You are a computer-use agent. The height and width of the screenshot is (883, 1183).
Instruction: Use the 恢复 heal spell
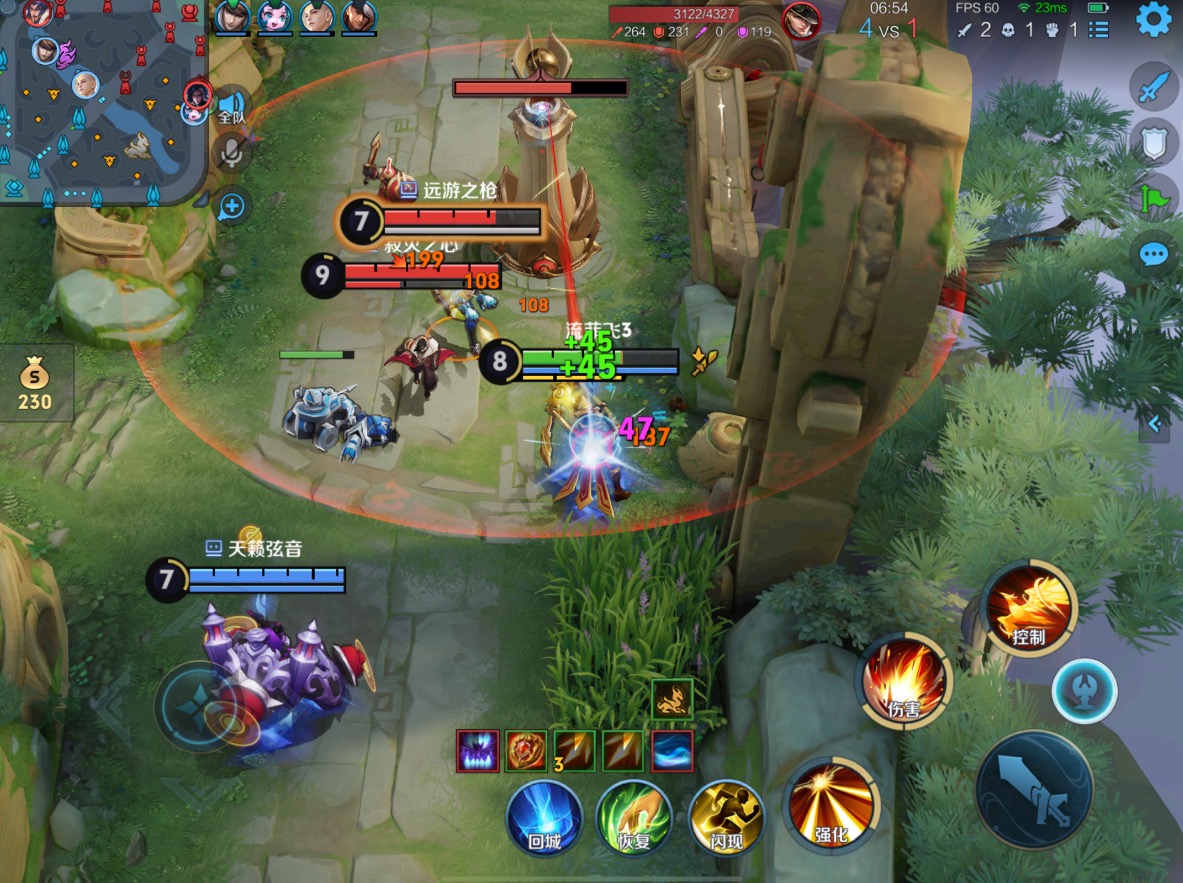point(634,817)
